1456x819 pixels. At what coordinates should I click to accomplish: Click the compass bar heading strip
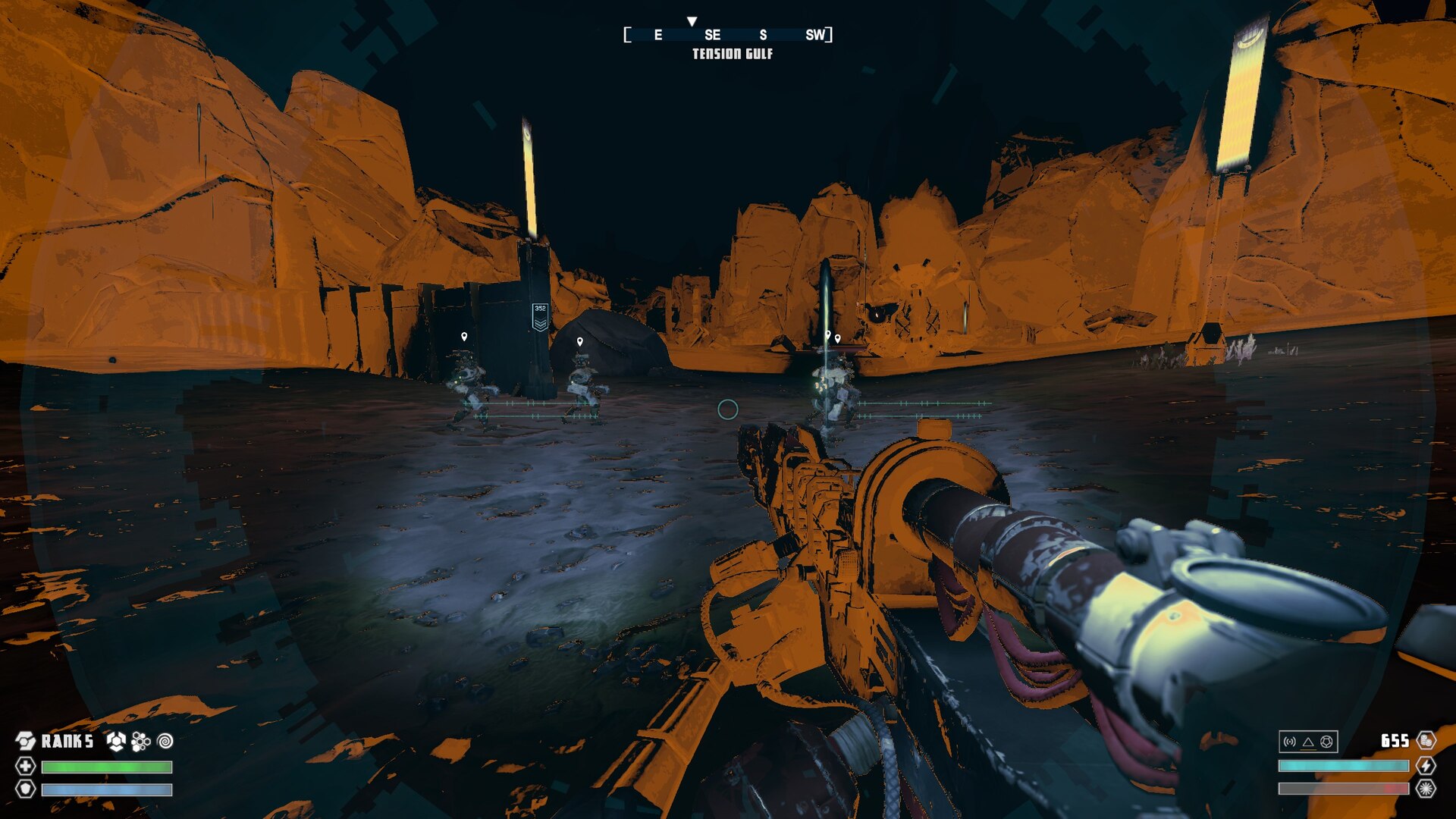(728, 35)
